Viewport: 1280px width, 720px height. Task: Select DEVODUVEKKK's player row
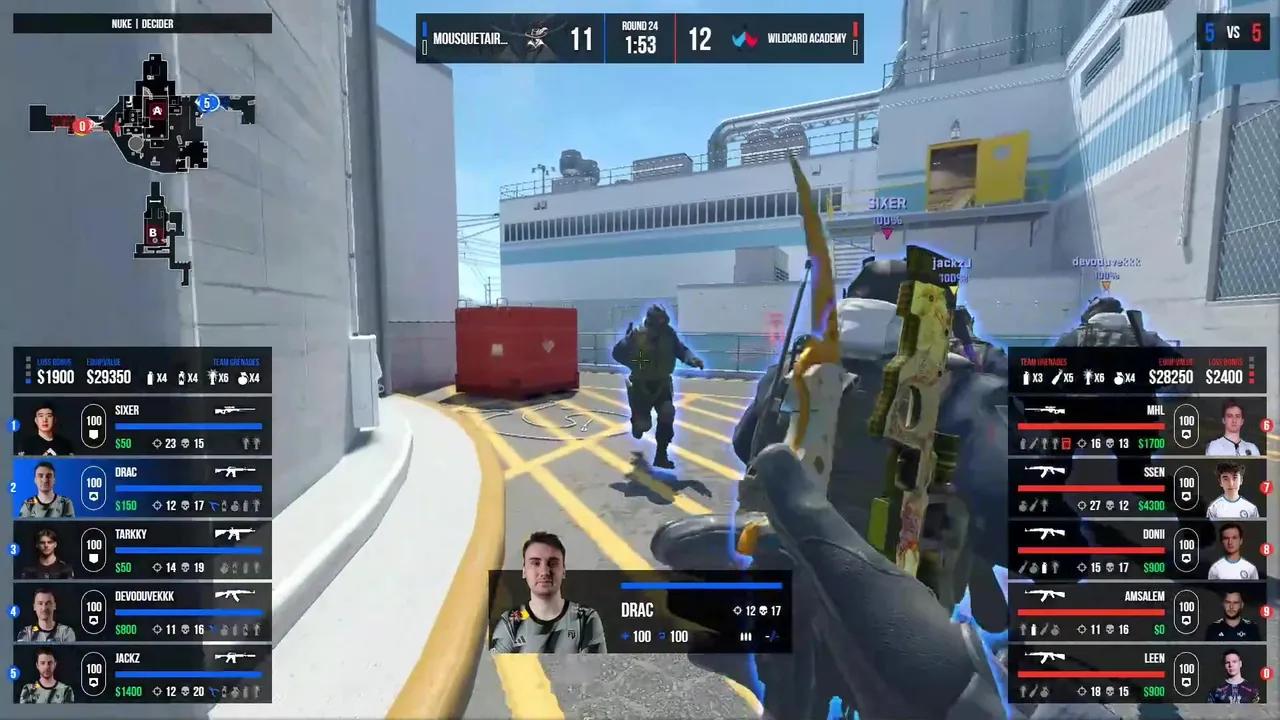click(142, 611)
